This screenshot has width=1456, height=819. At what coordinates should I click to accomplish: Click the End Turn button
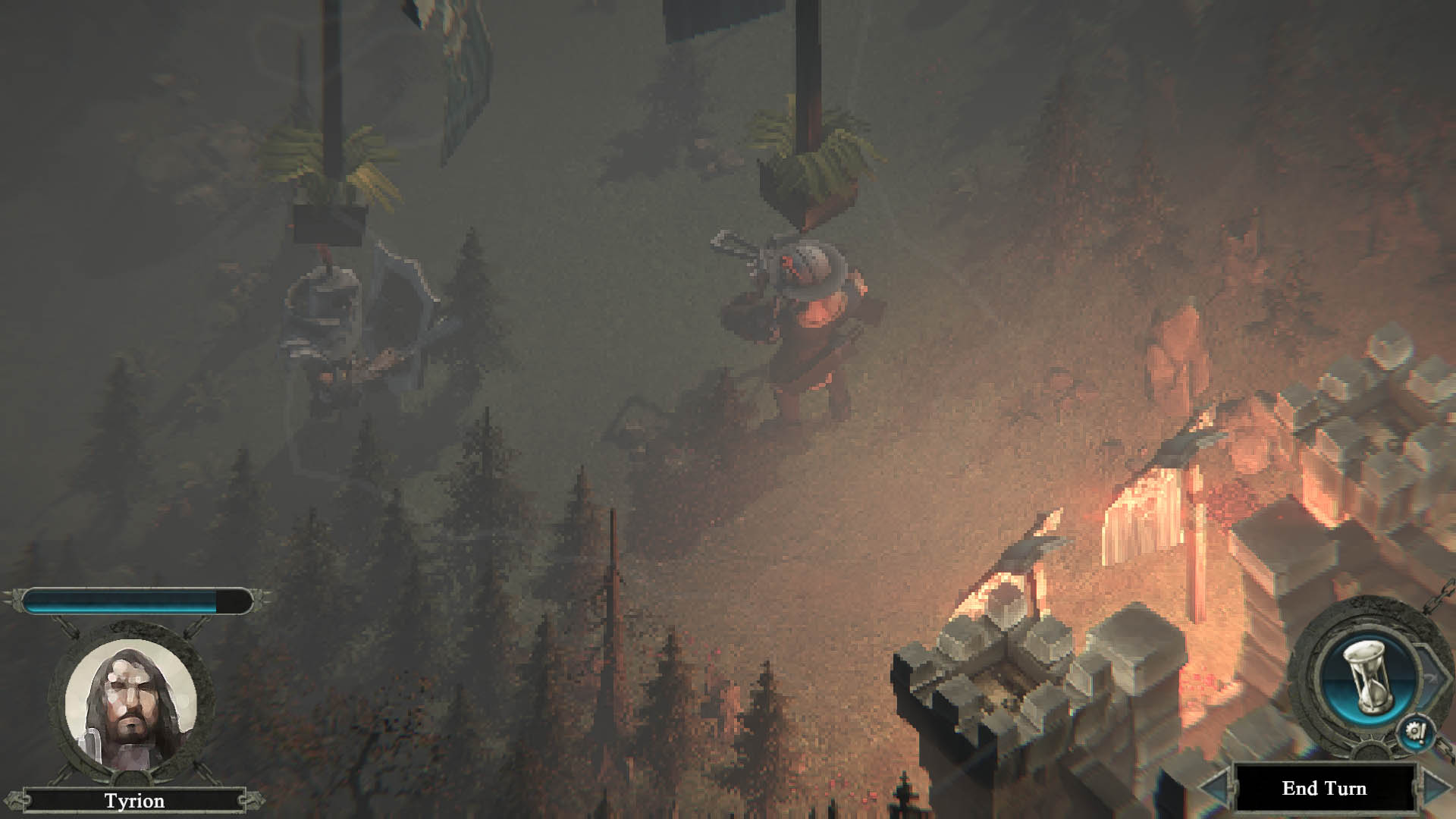(1324, 789)
